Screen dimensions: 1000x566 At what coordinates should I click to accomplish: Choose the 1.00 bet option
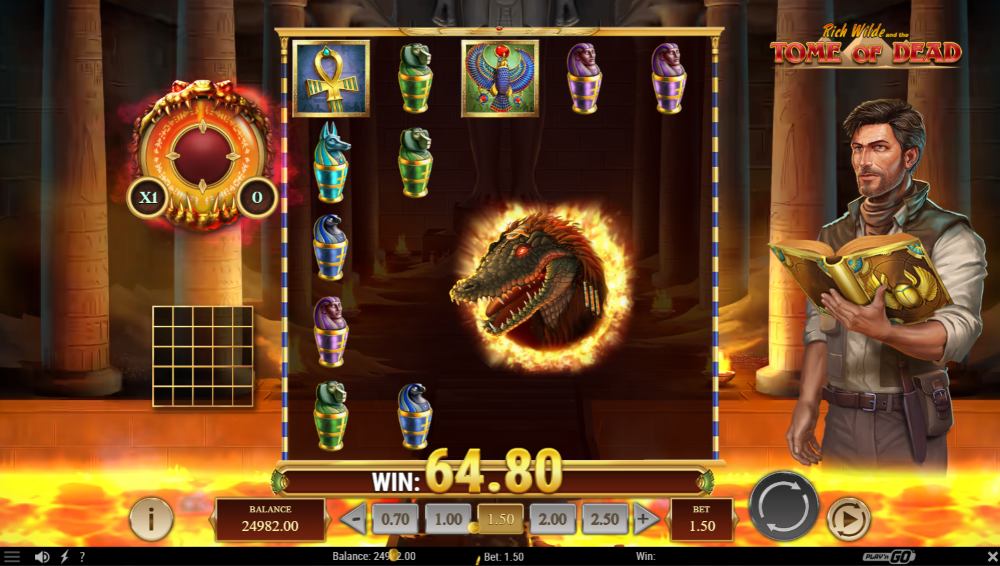click(x=447, y=518)
